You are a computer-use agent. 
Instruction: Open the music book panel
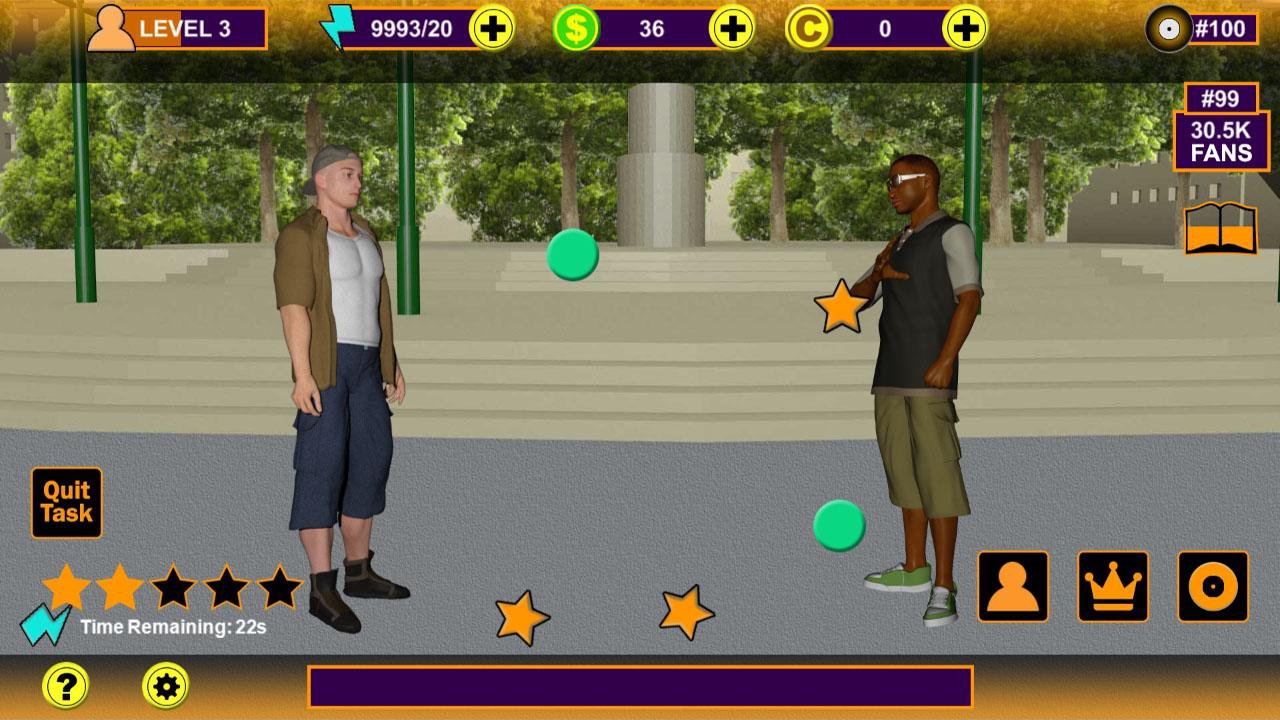pyautogui.click(x=1219, y=230)
